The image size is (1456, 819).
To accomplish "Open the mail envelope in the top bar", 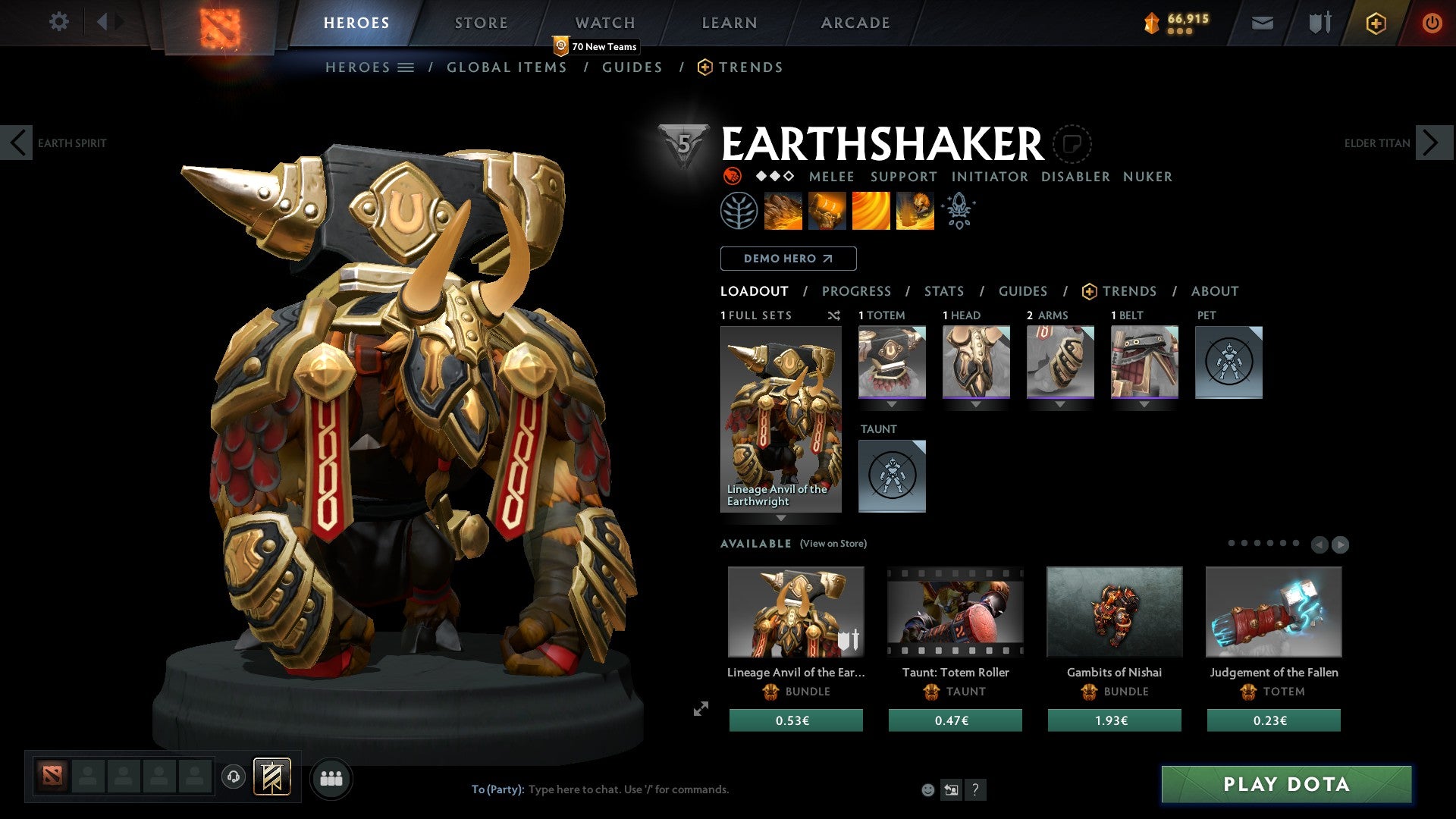I will 1262,23.
